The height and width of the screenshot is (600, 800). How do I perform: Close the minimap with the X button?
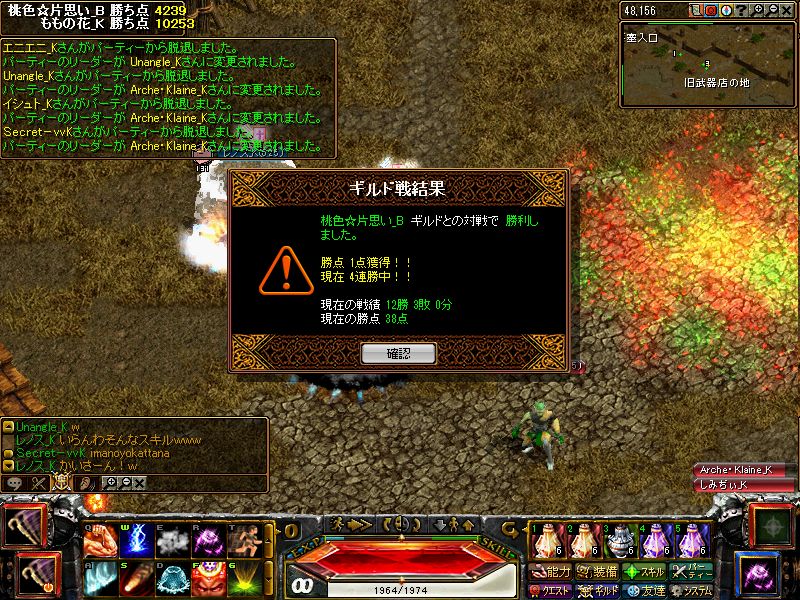point(788,10)
